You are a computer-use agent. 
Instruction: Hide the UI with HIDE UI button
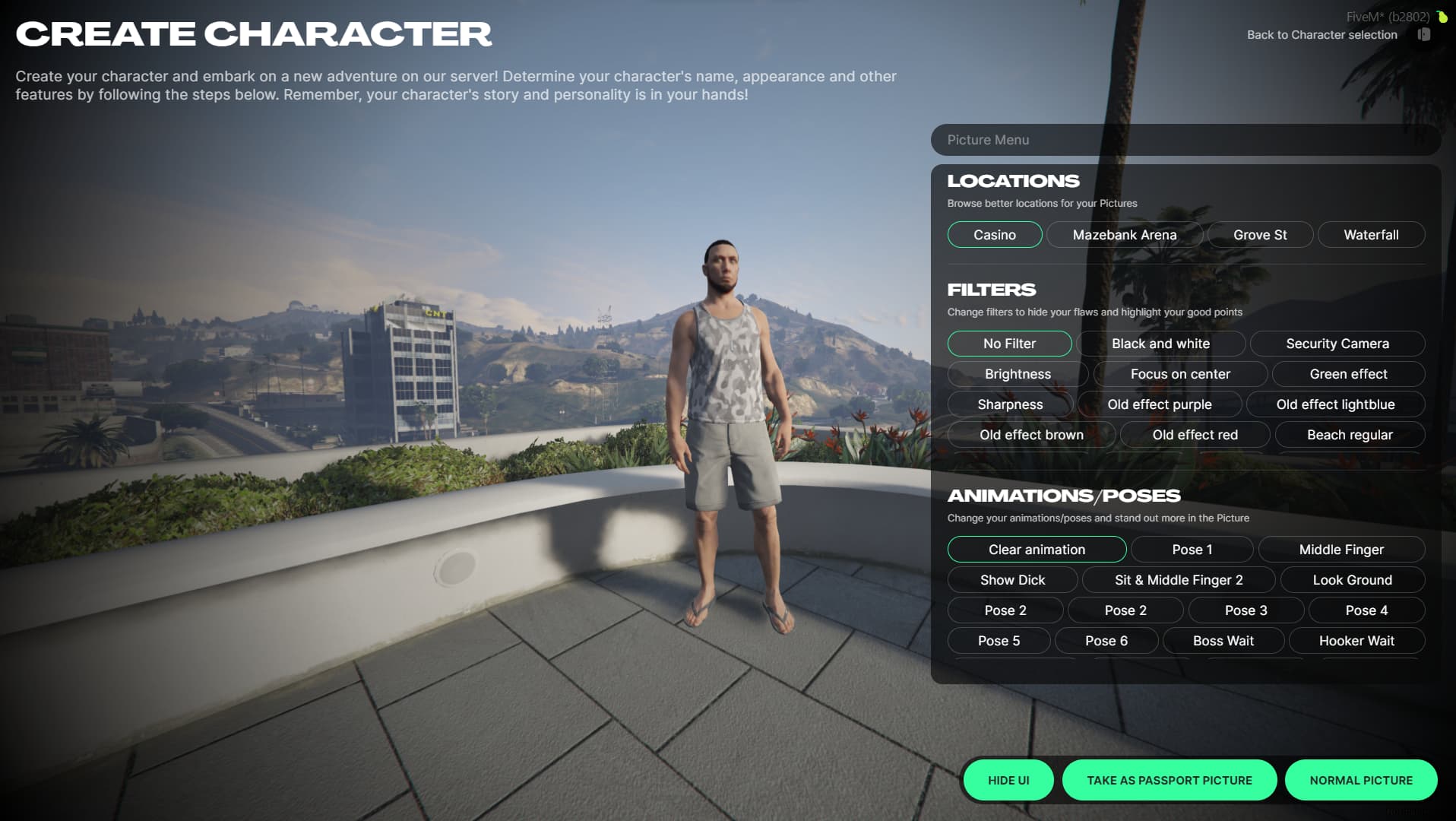click(x=1008, y=780)
